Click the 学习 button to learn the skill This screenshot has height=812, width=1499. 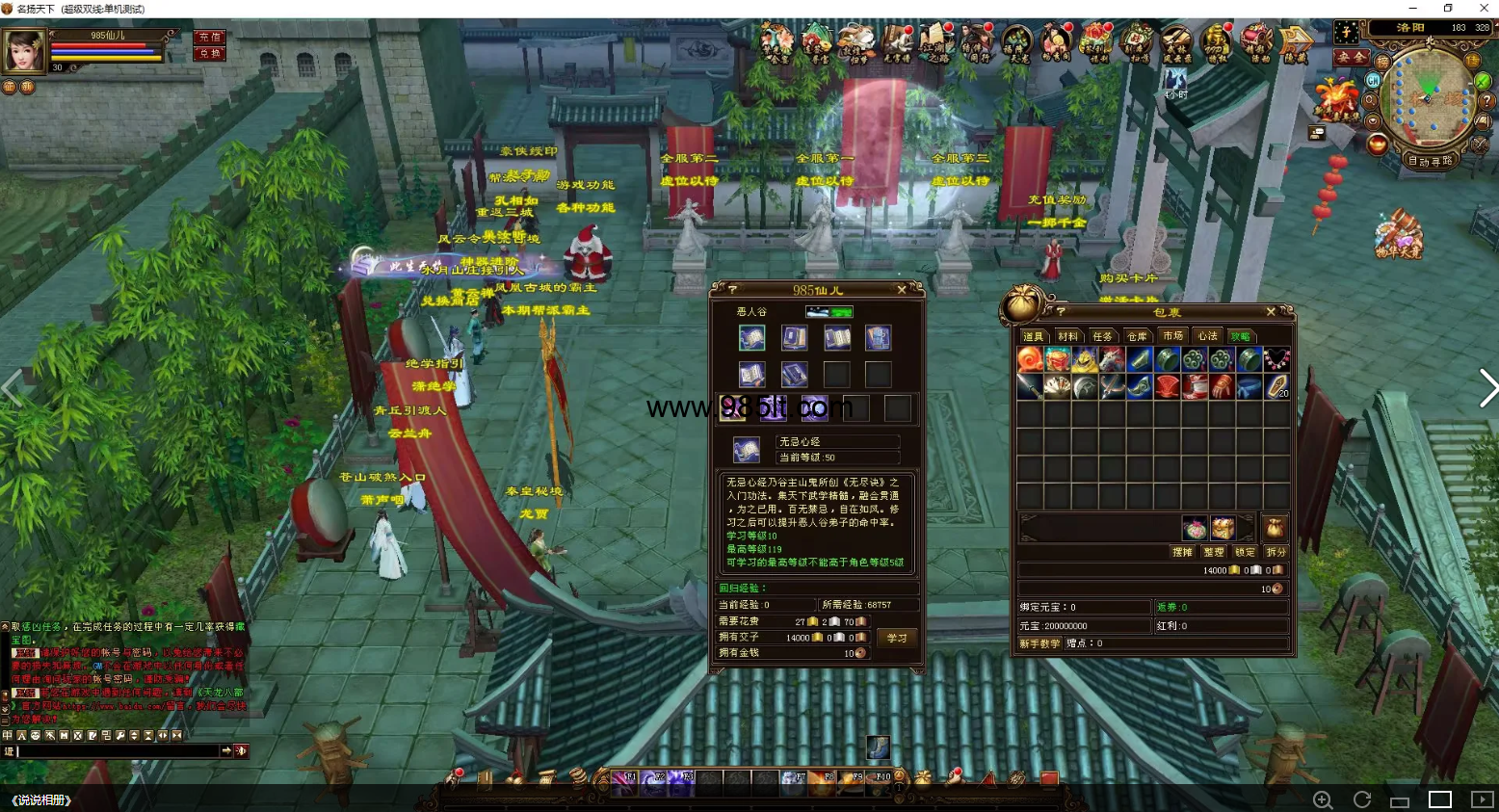[897, 638]
